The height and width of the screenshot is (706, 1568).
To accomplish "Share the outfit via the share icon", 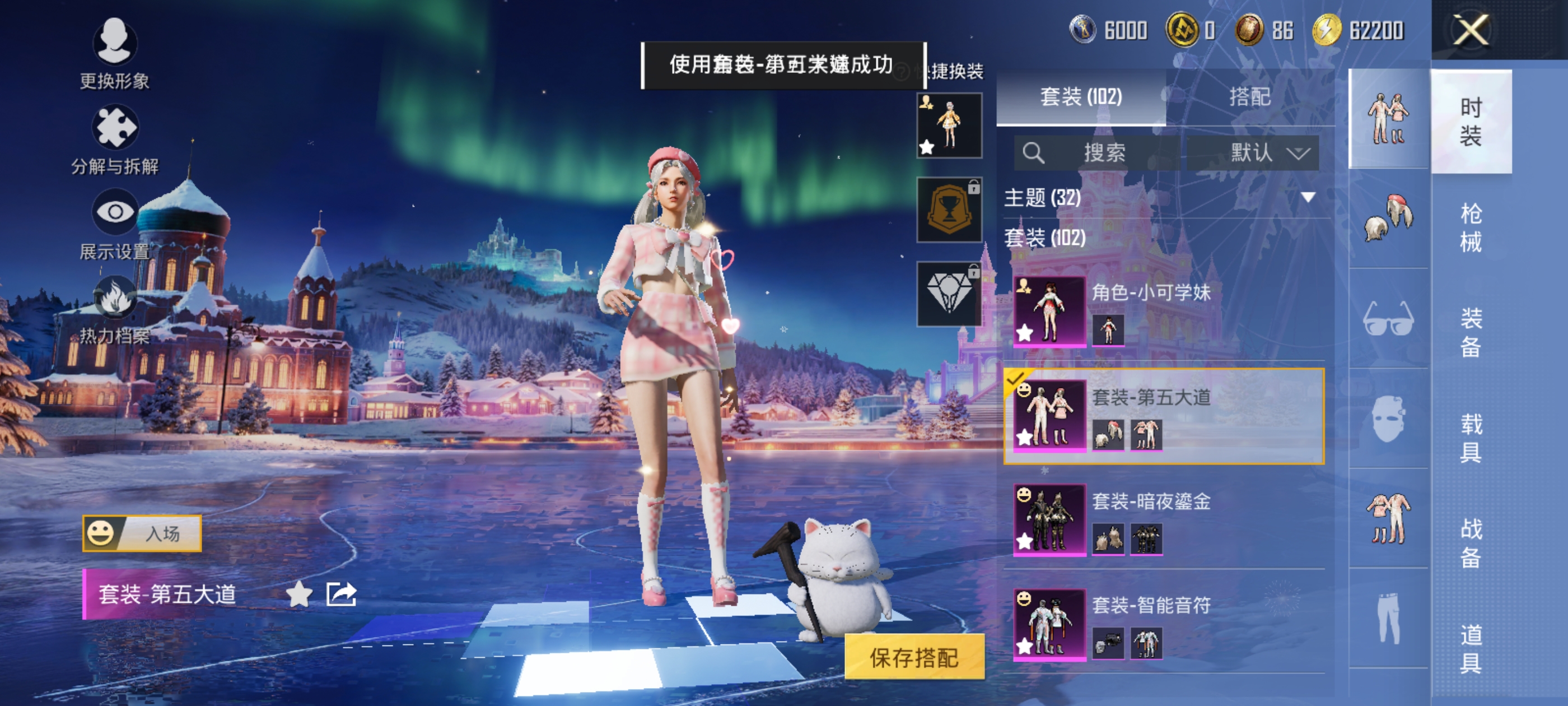I will (x=341, y=594).
